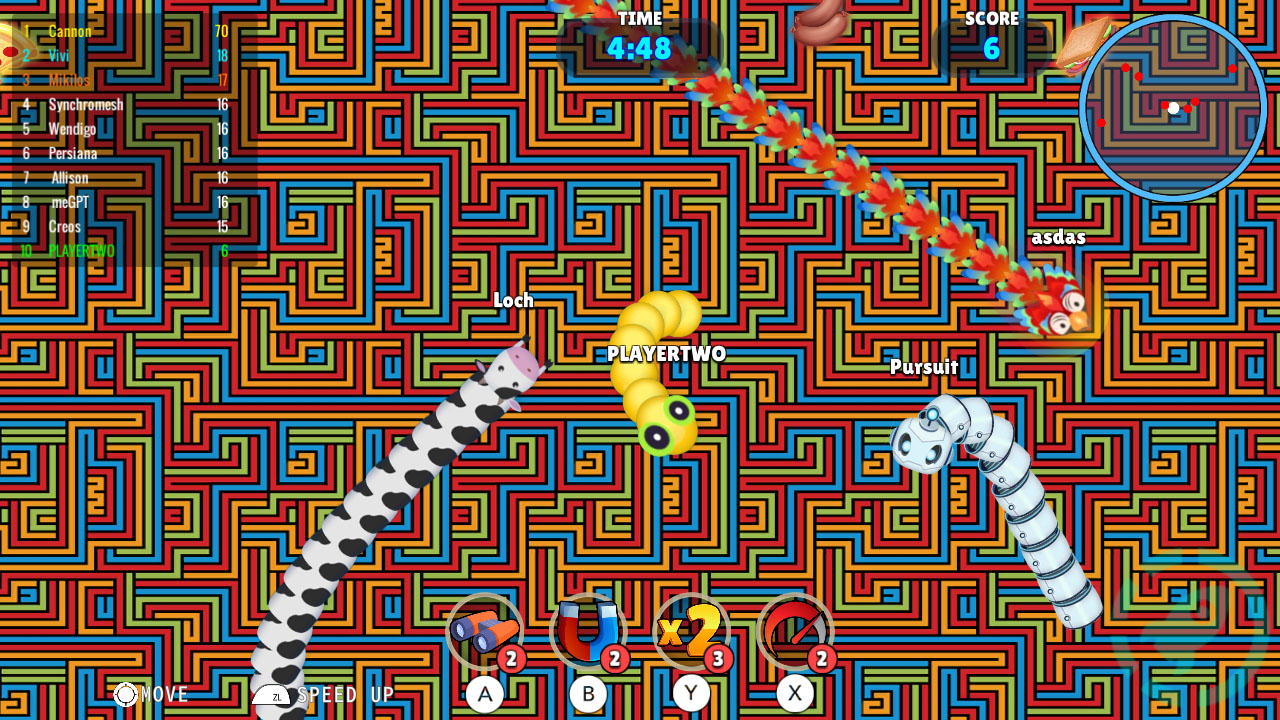
Task: Click Vivi's name in the leaderboard
Action: [x=58, y=57]
